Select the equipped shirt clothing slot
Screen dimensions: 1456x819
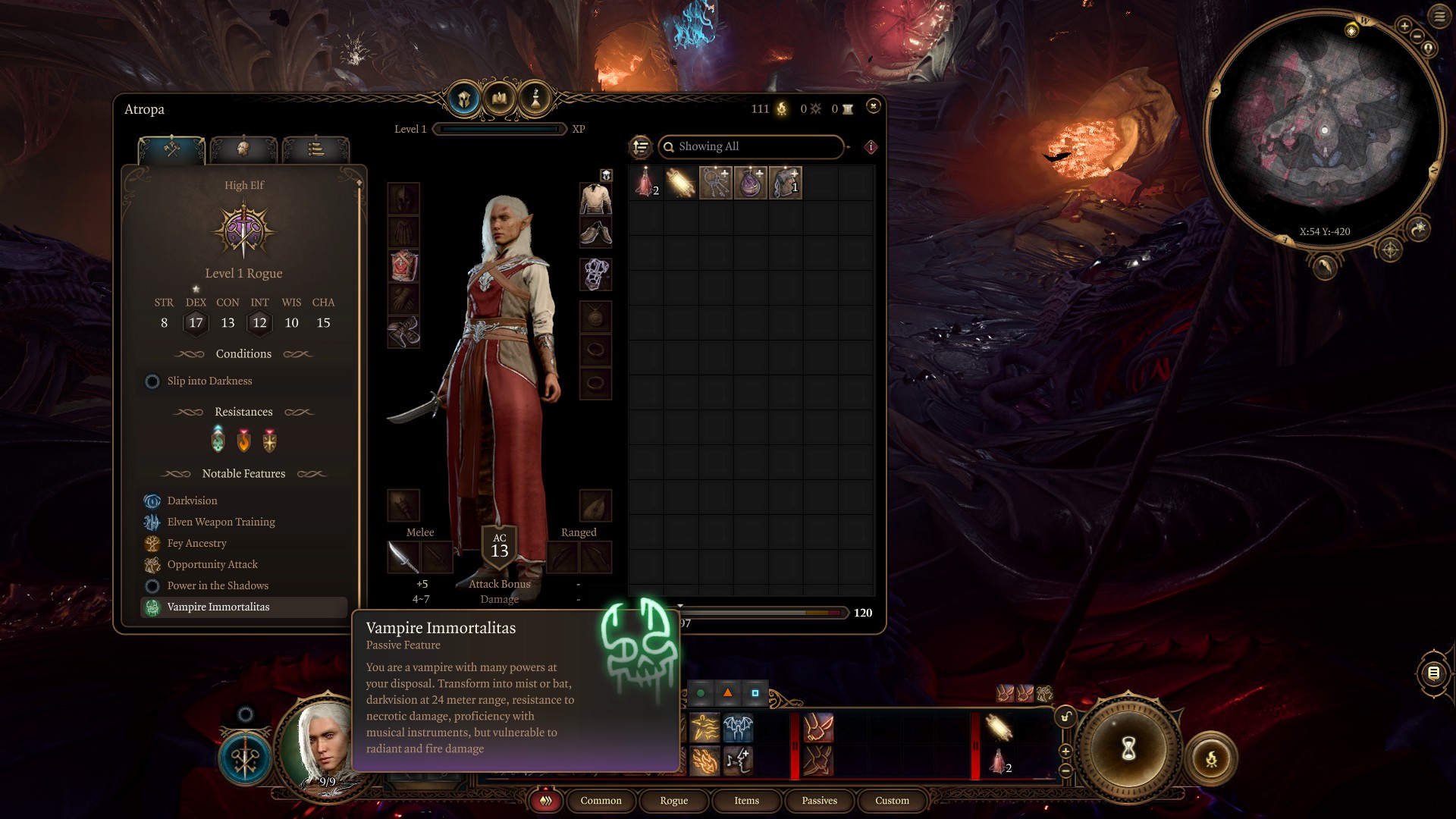tap(595, 199)
